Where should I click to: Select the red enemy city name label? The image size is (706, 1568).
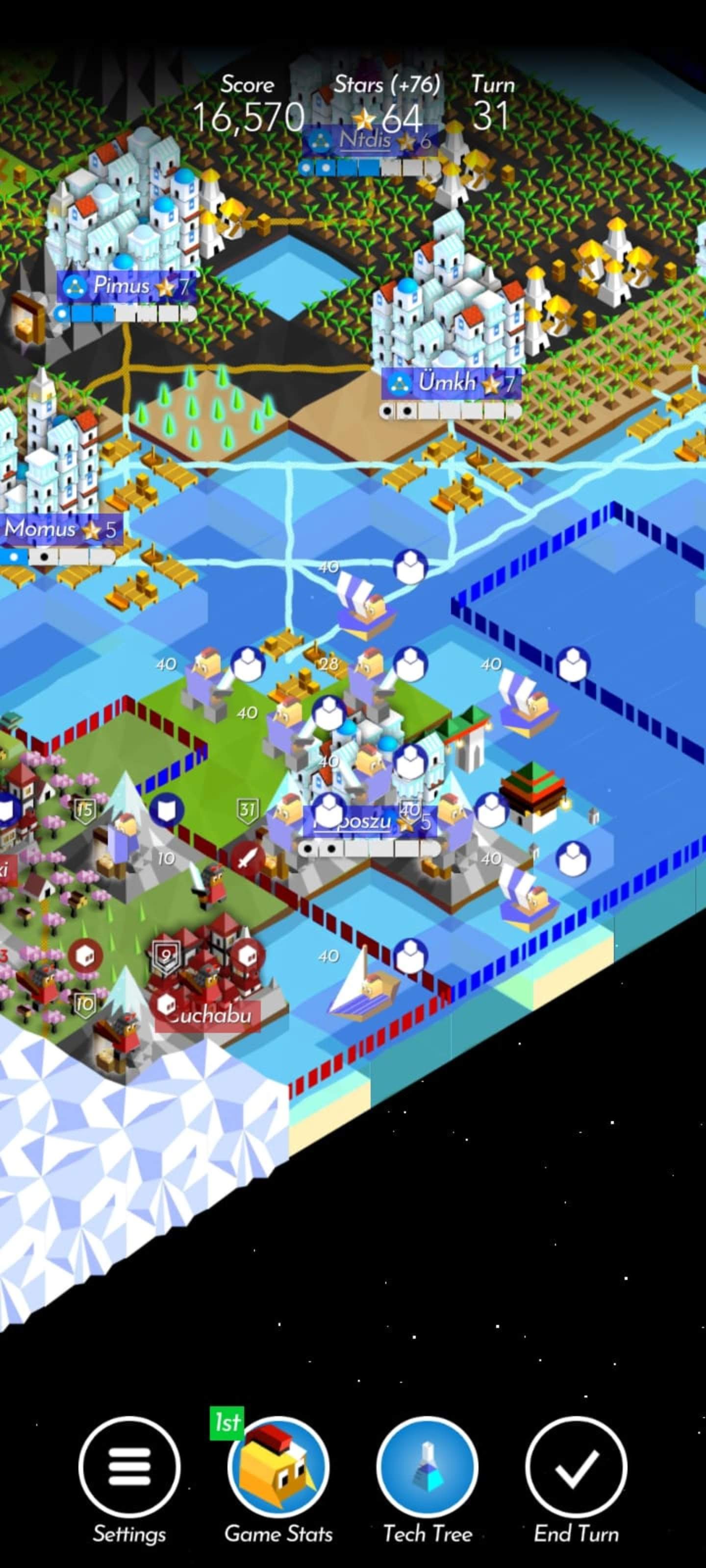[209, 1015]
